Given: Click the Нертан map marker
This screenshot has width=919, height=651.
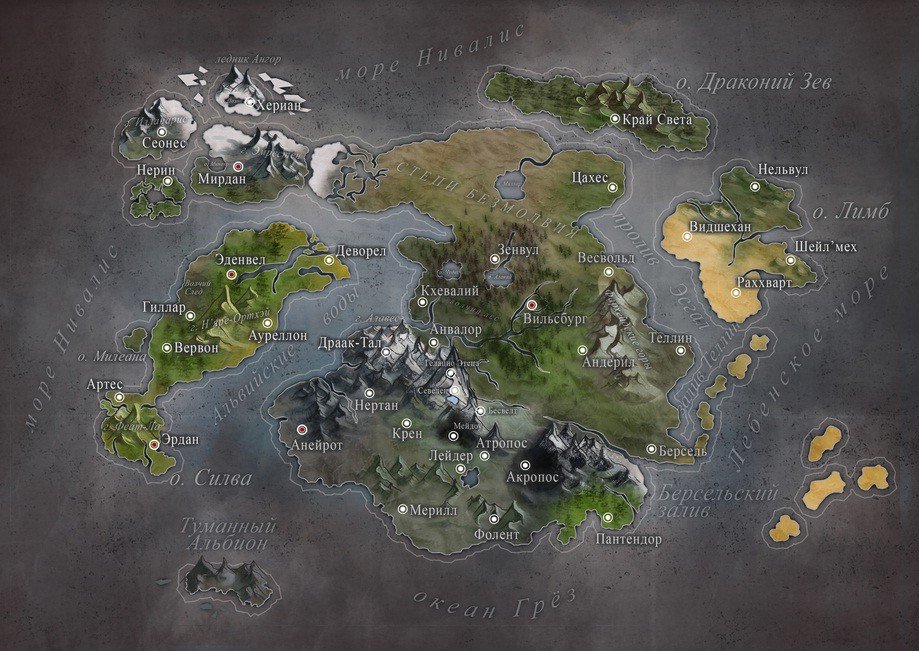Looking at the screenshot, I should [x=369, y=392].
